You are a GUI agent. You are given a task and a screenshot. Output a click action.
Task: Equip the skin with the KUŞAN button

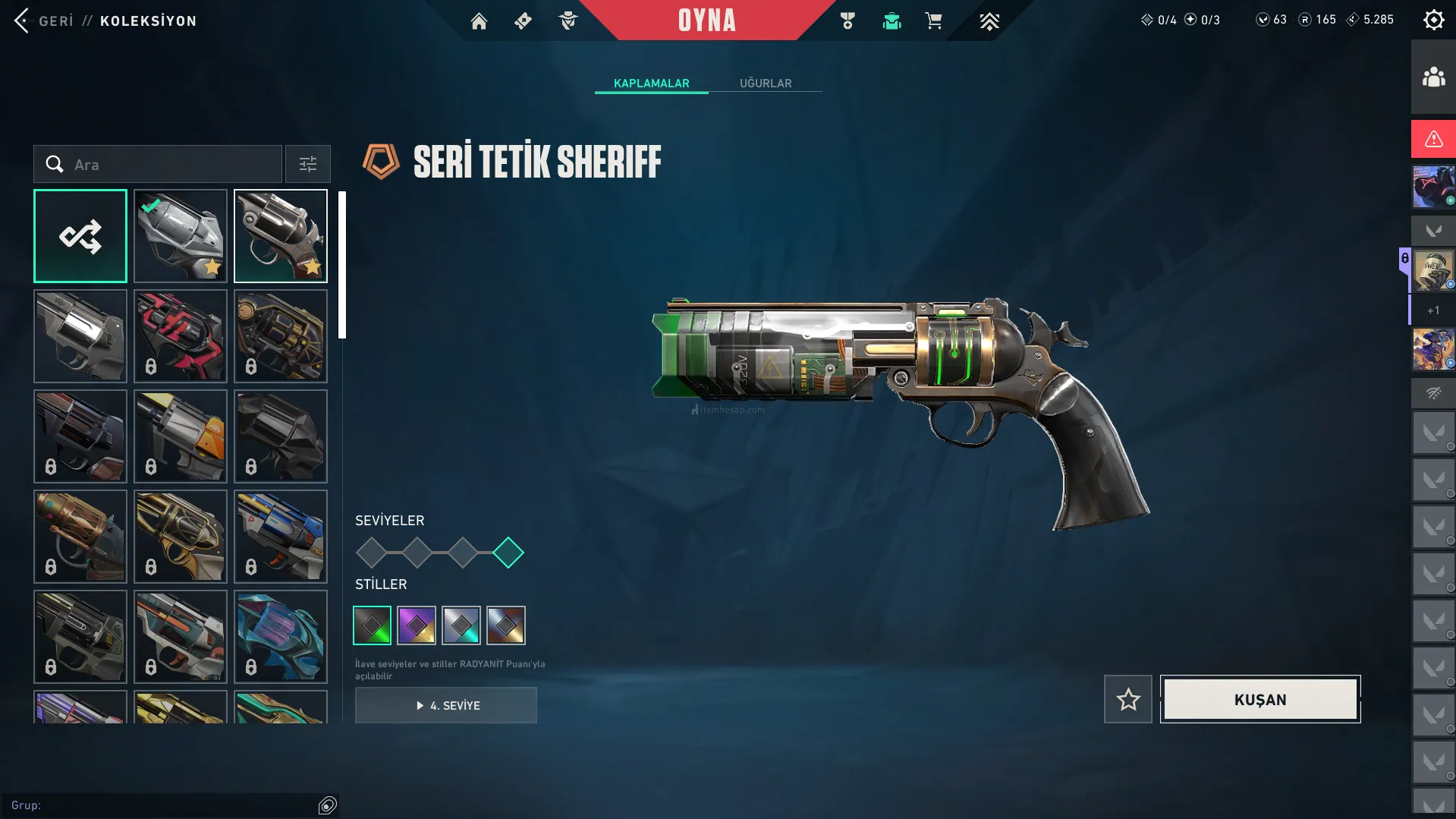click(1260, 699)
